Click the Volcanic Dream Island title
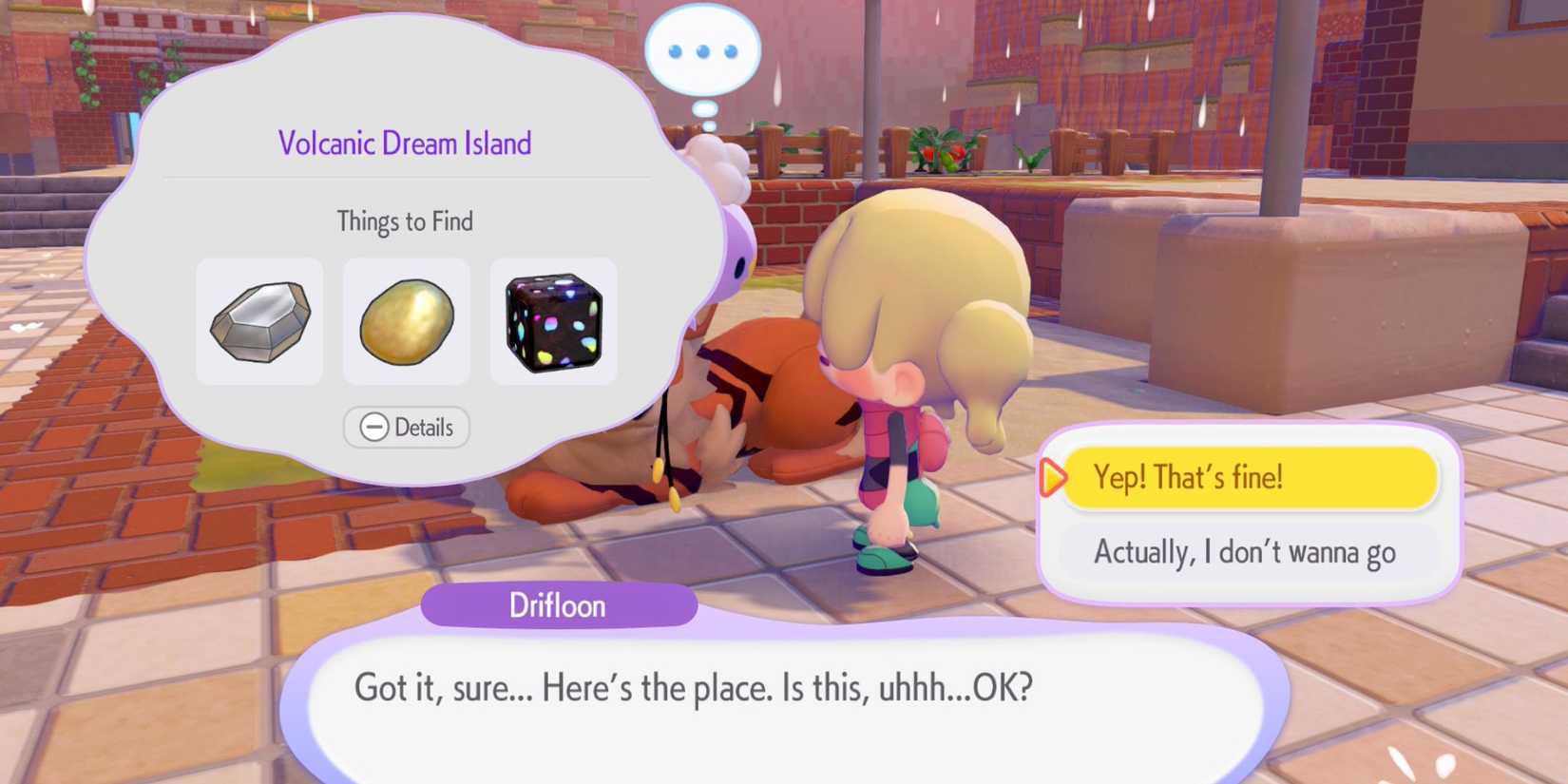This screenshot has width=1568, height=784. coord(407,143)
